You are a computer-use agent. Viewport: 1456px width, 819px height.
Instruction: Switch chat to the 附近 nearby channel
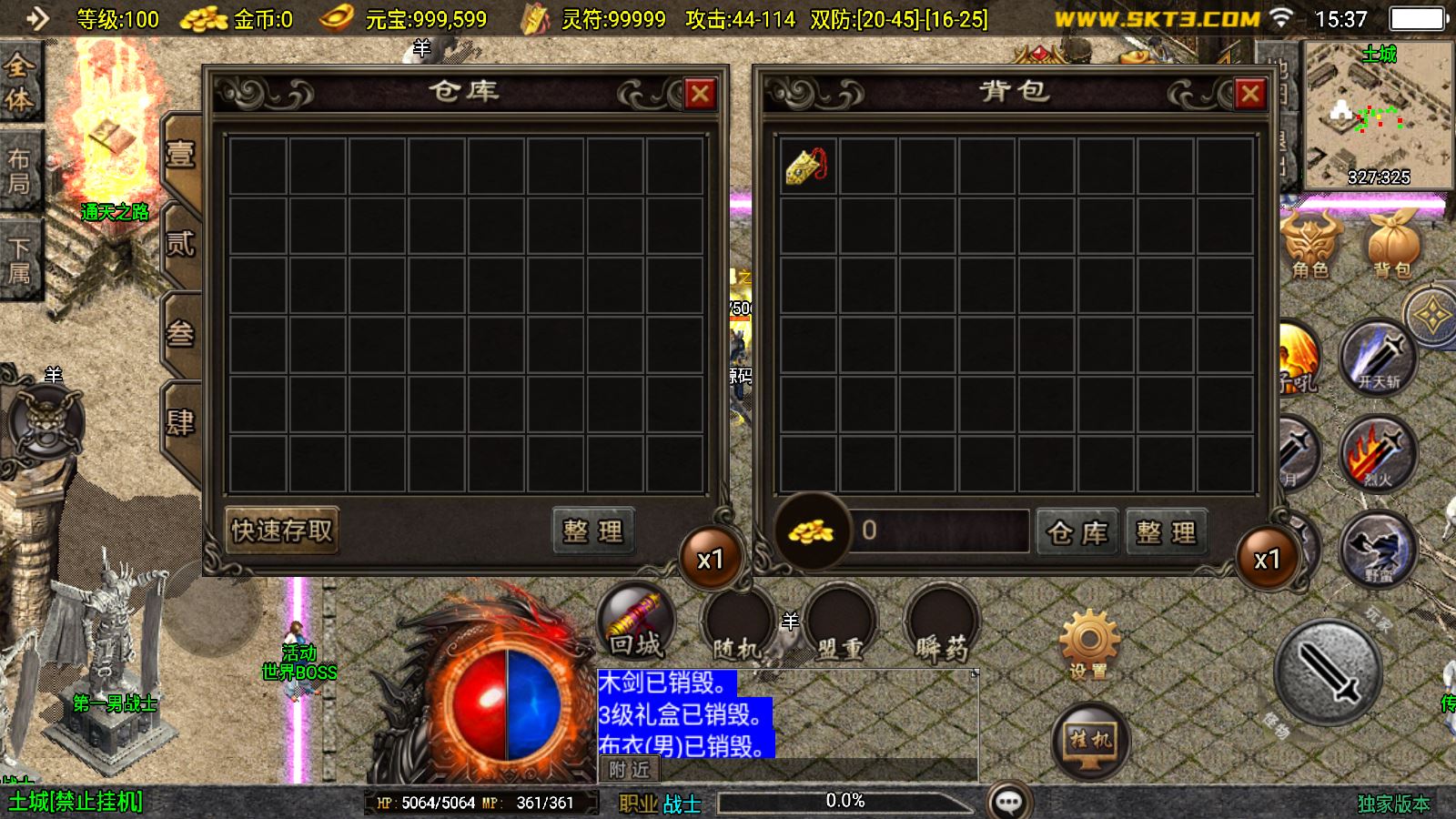click(x=629, y=770)
